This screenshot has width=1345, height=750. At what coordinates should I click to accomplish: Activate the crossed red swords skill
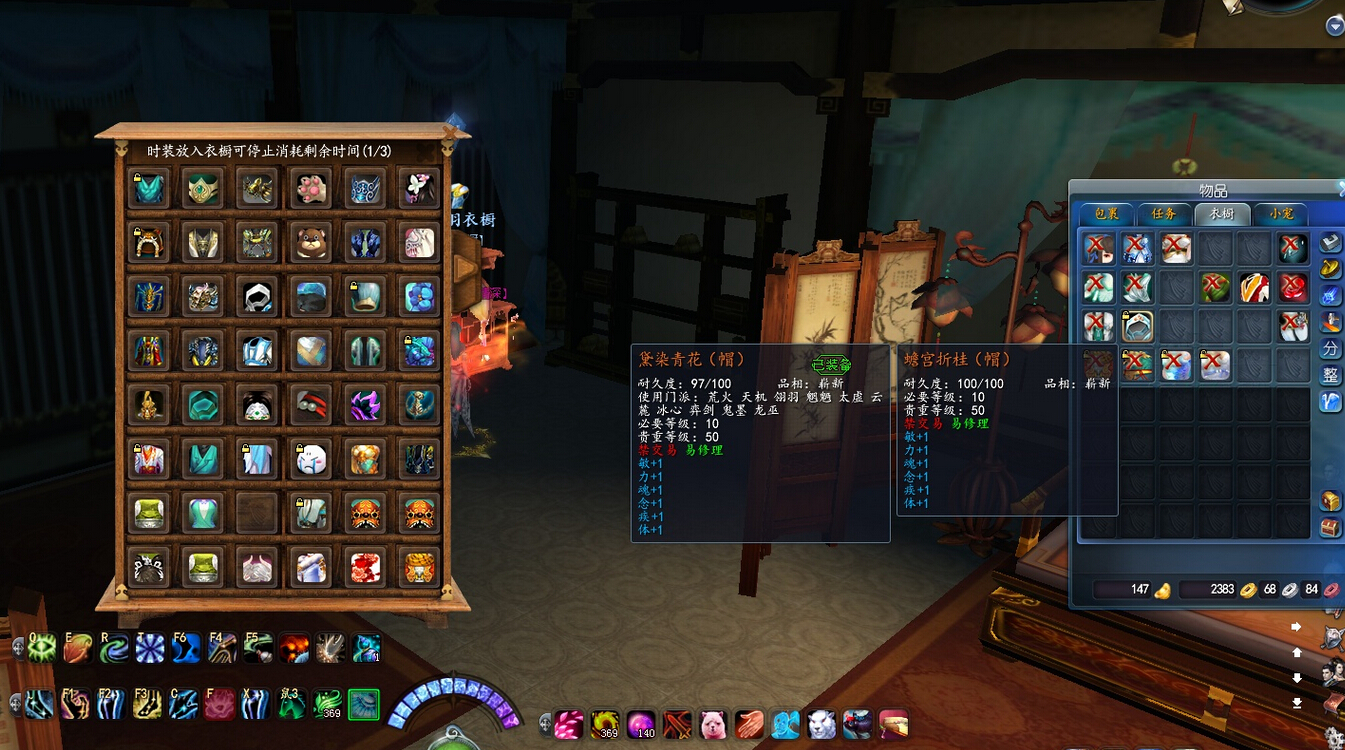coord(677,724)
